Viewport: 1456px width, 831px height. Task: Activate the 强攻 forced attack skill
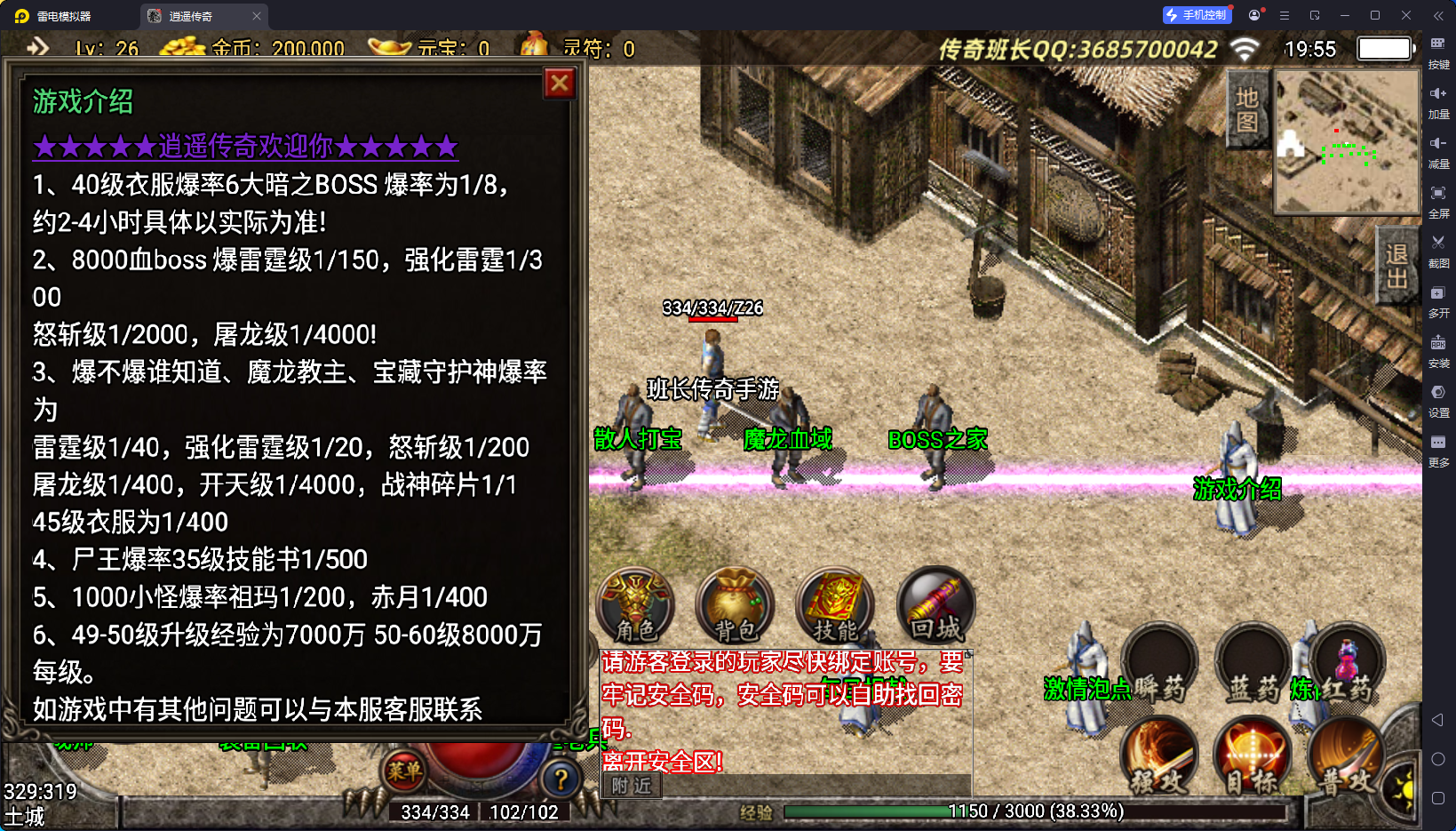[x=1159, y=757]
